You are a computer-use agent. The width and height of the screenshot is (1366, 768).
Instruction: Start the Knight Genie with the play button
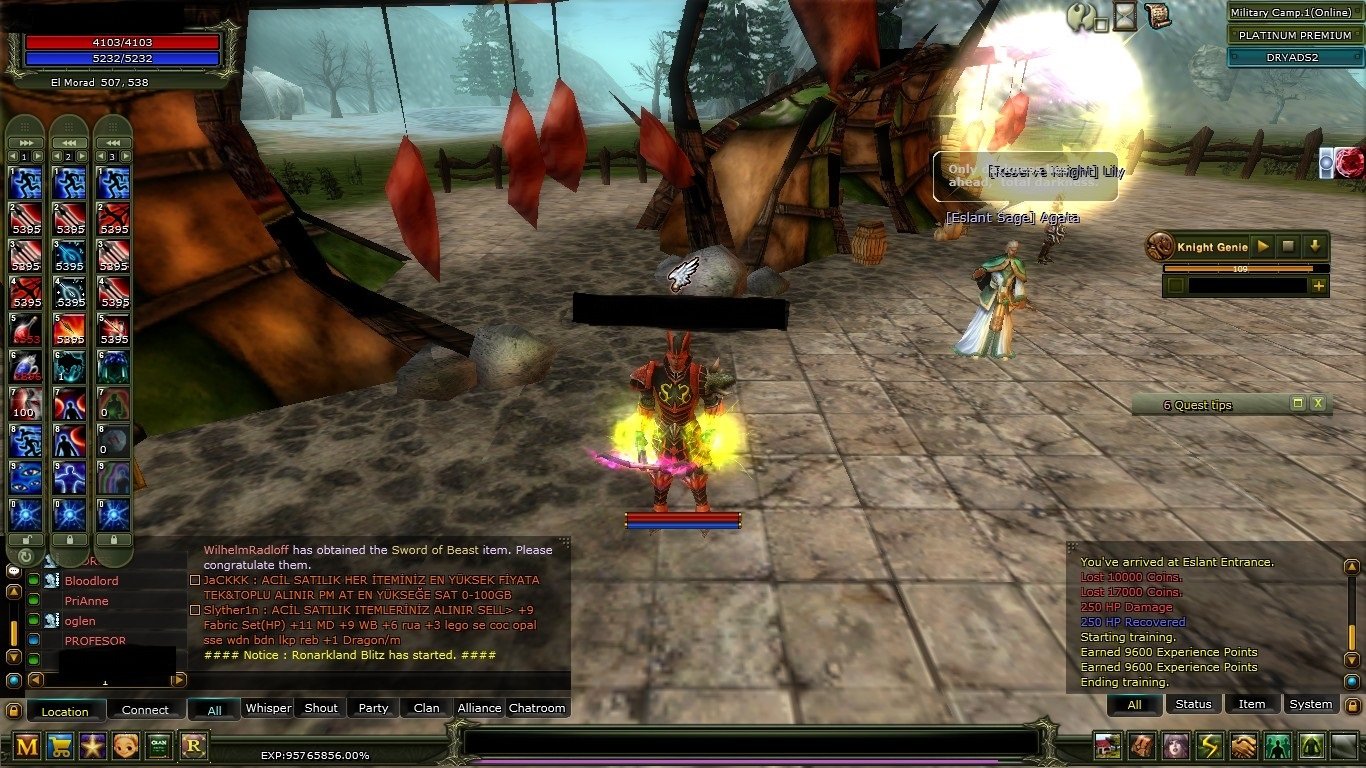(x=1264, y=246)
